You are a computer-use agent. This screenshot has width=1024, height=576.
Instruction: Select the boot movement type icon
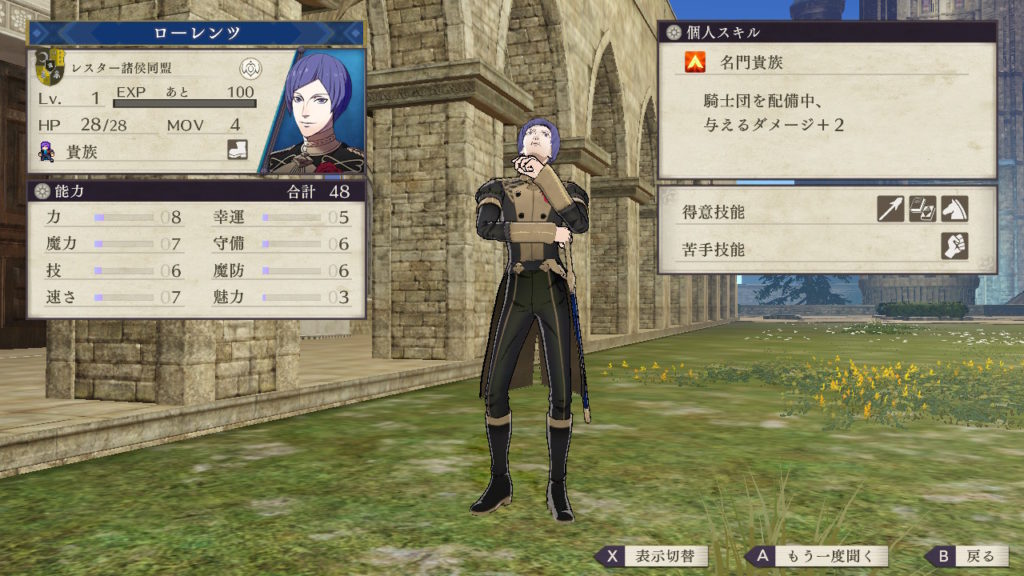[x=238, y=149]
